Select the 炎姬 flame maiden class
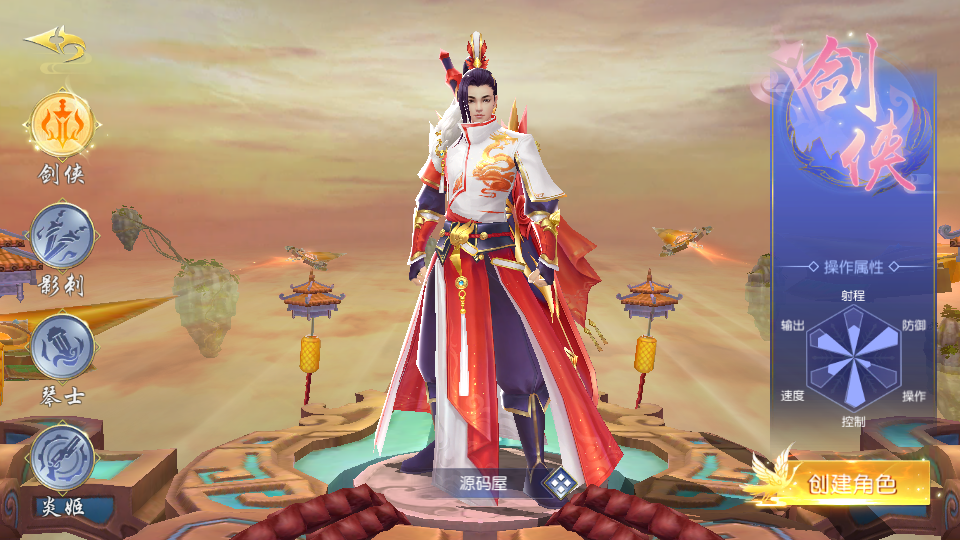The height and width of the screenshot is (540, 960). point(62,457)
